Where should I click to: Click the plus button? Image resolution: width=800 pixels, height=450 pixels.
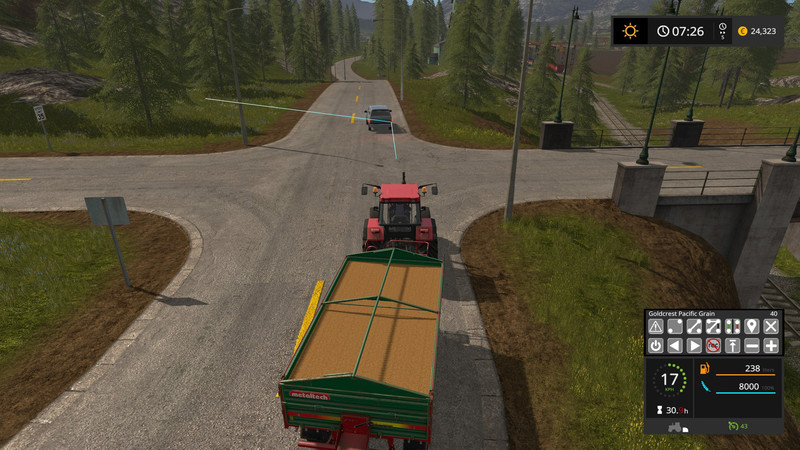click(771, 345)
